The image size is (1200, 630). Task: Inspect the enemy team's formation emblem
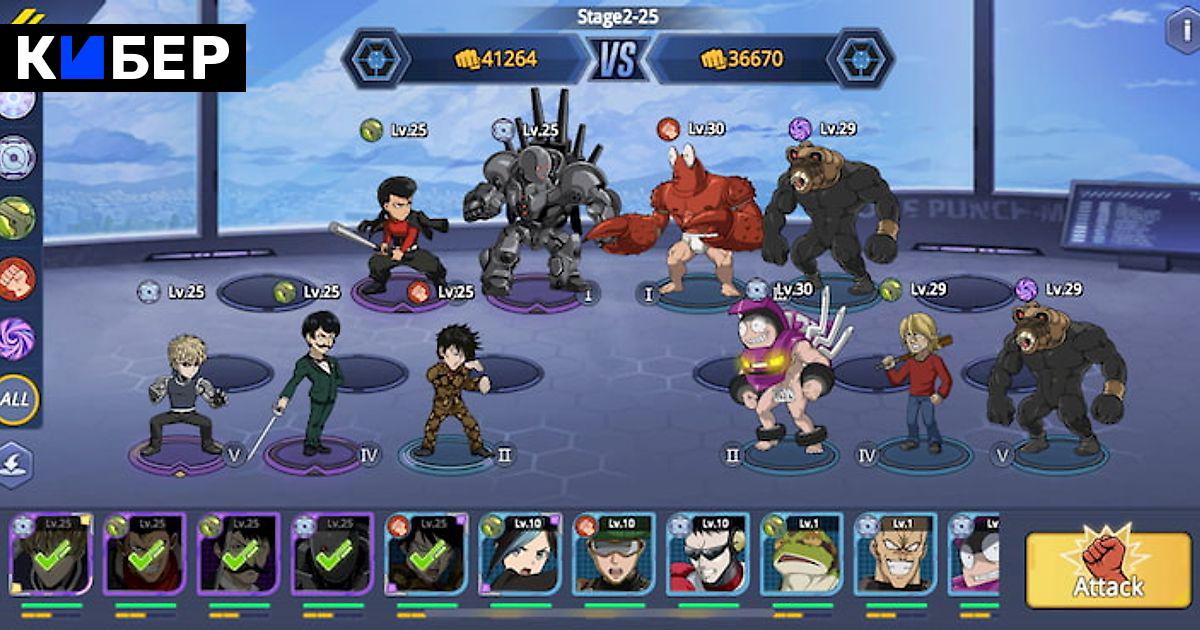[859, 59]
